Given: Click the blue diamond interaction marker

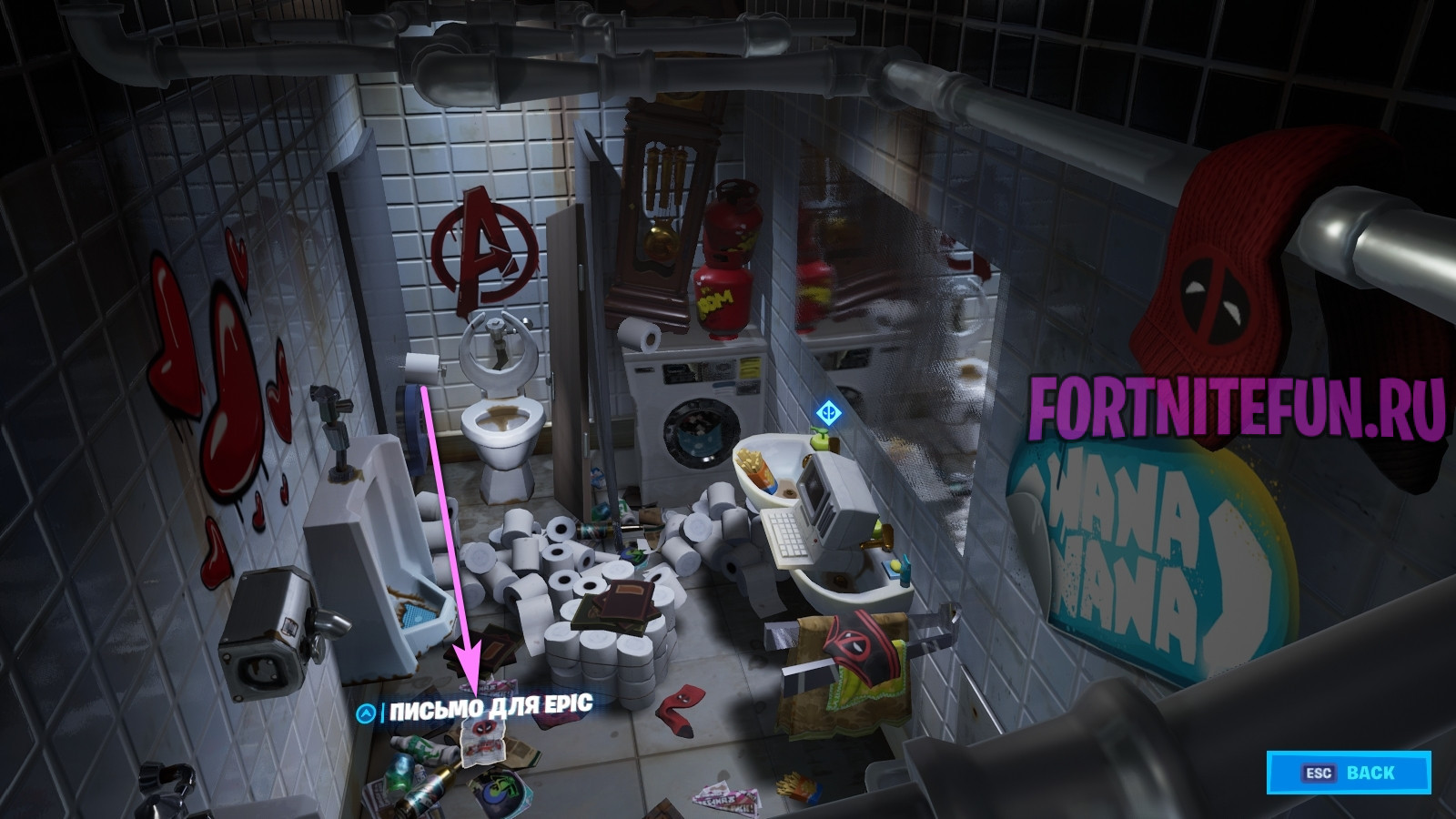Looking at the screenshot, I should coord(827,414).
